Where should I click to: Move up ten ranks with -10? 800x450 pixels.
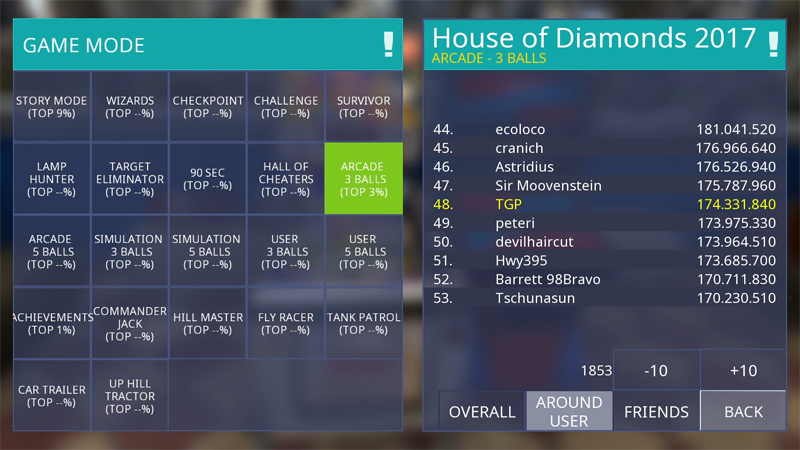coord(656,370)
